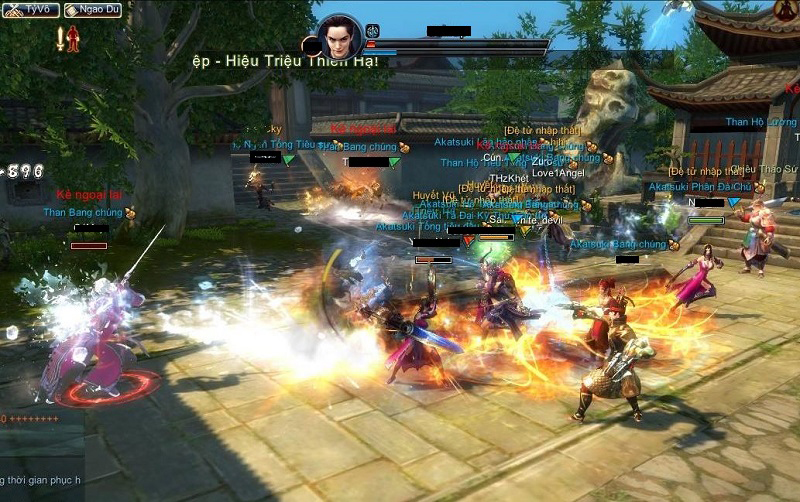Click the sword status icon
This screenshot has height=502, width=800.
point(60,38)
